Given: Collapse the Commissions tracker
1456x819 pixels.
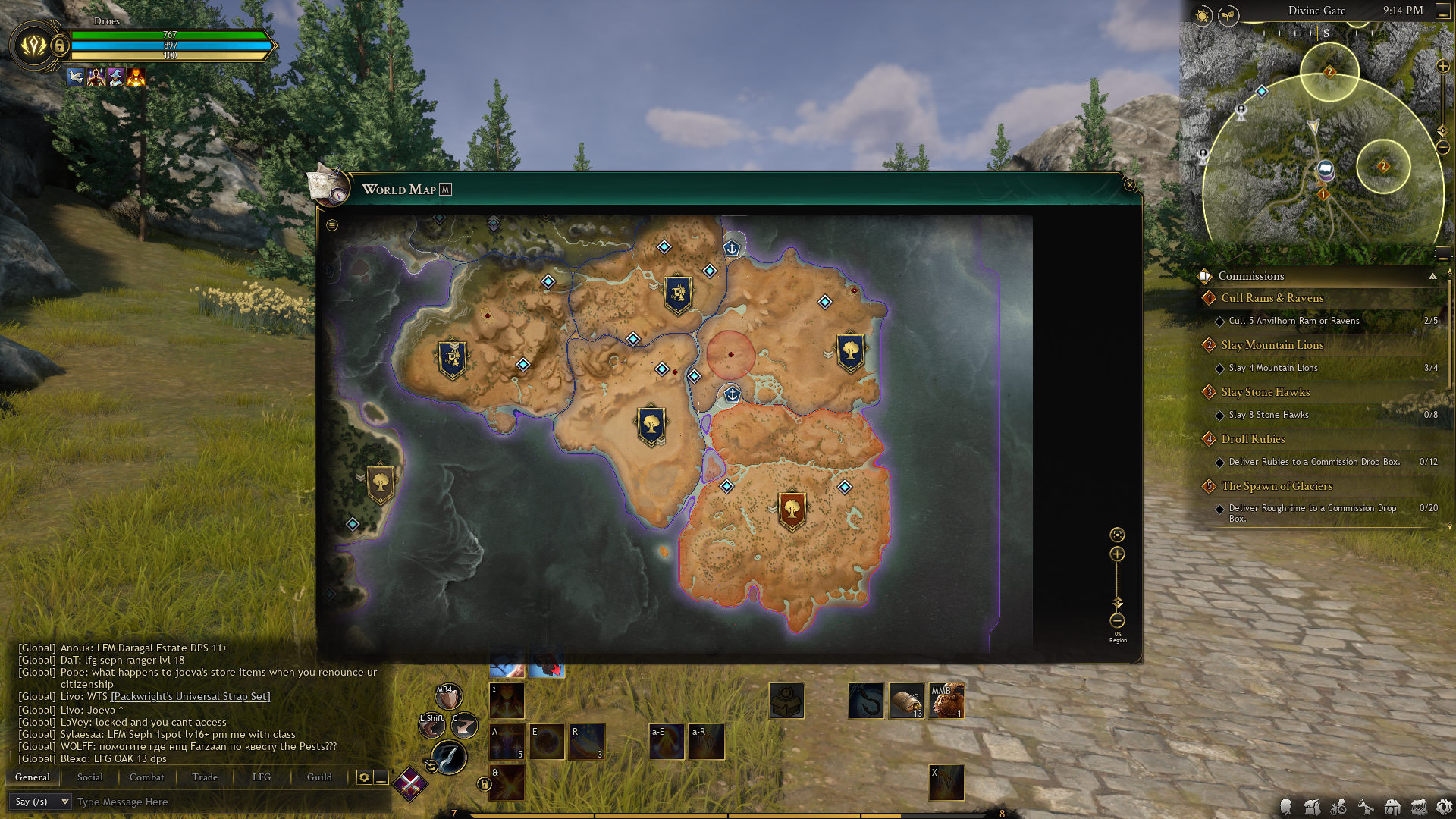Looking at the screenshot, I should 1432,276.
